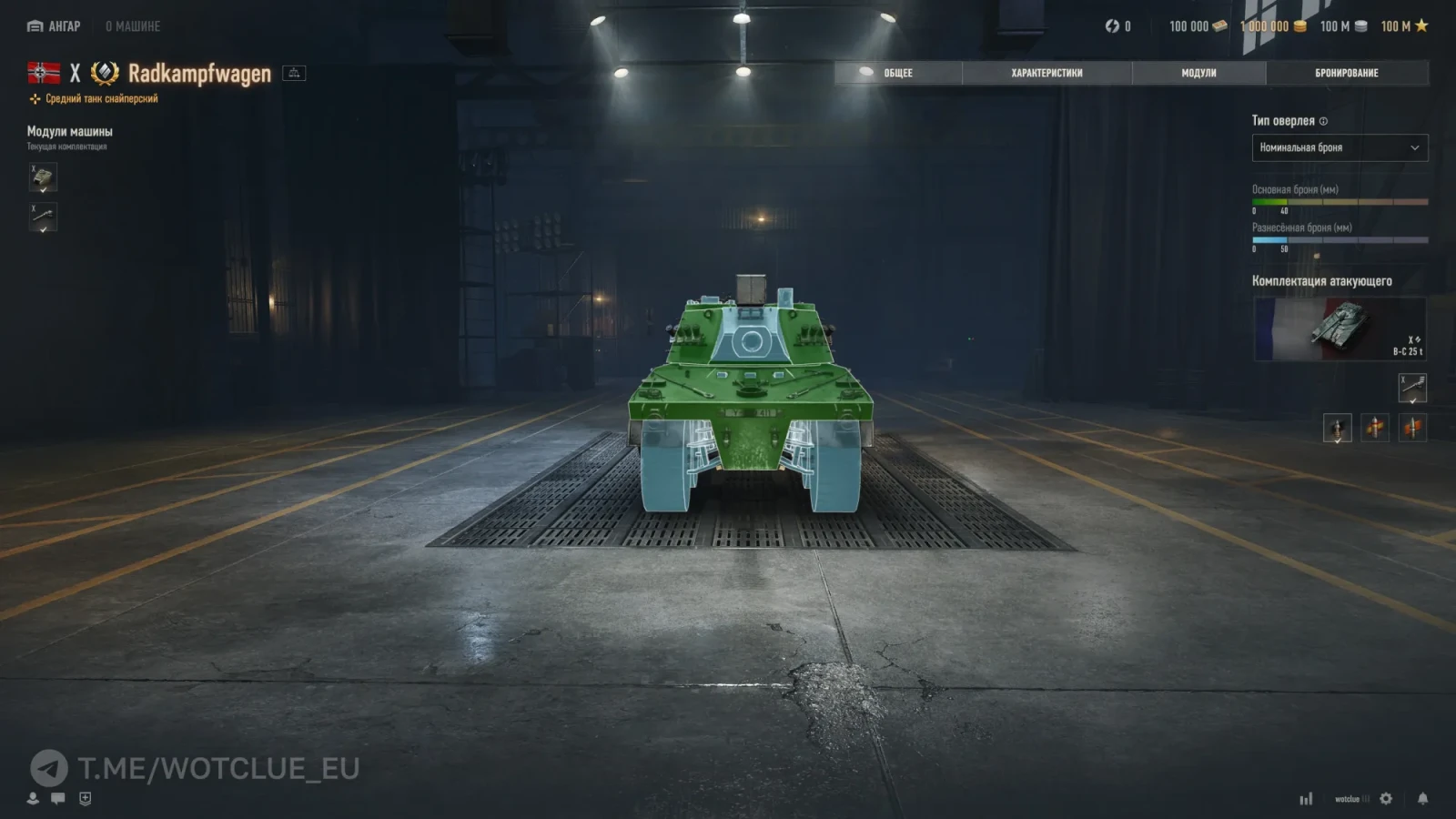This screenshot has width=1456, height=819.
Task: Click the free experience star icon
Action: (1423, 26)
